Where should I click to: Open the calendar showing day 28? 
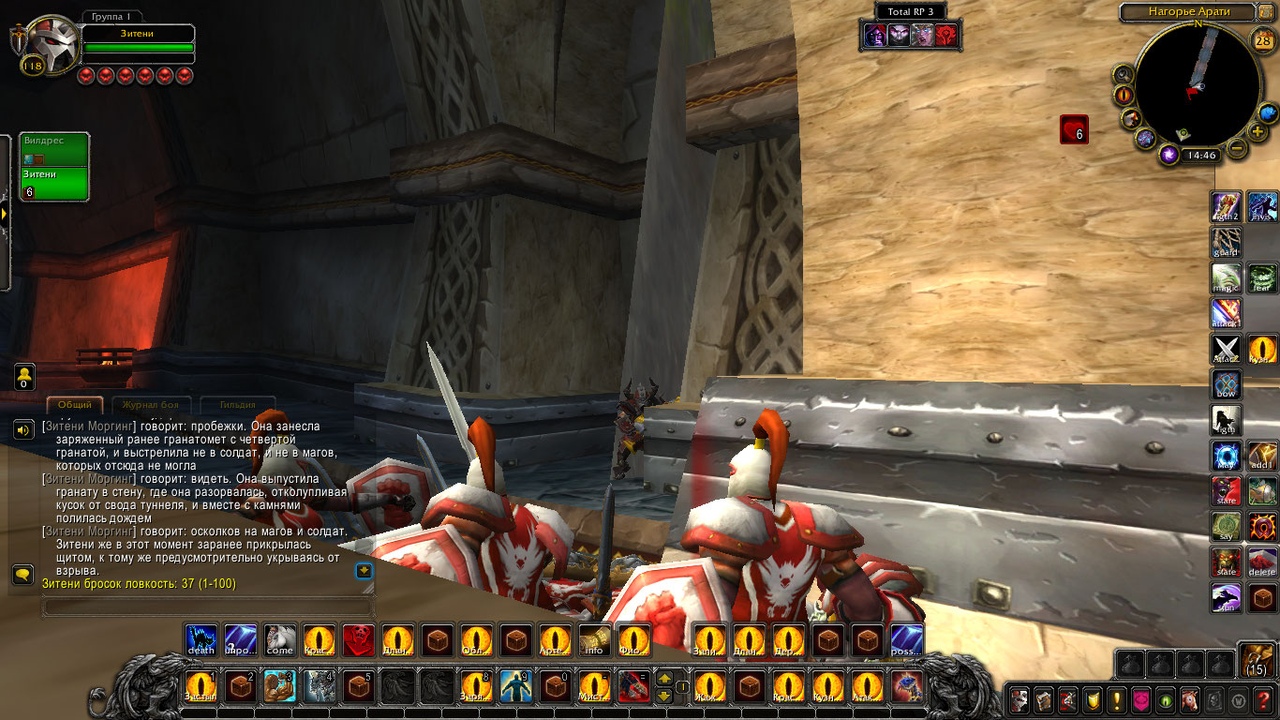coord(1262,40)
